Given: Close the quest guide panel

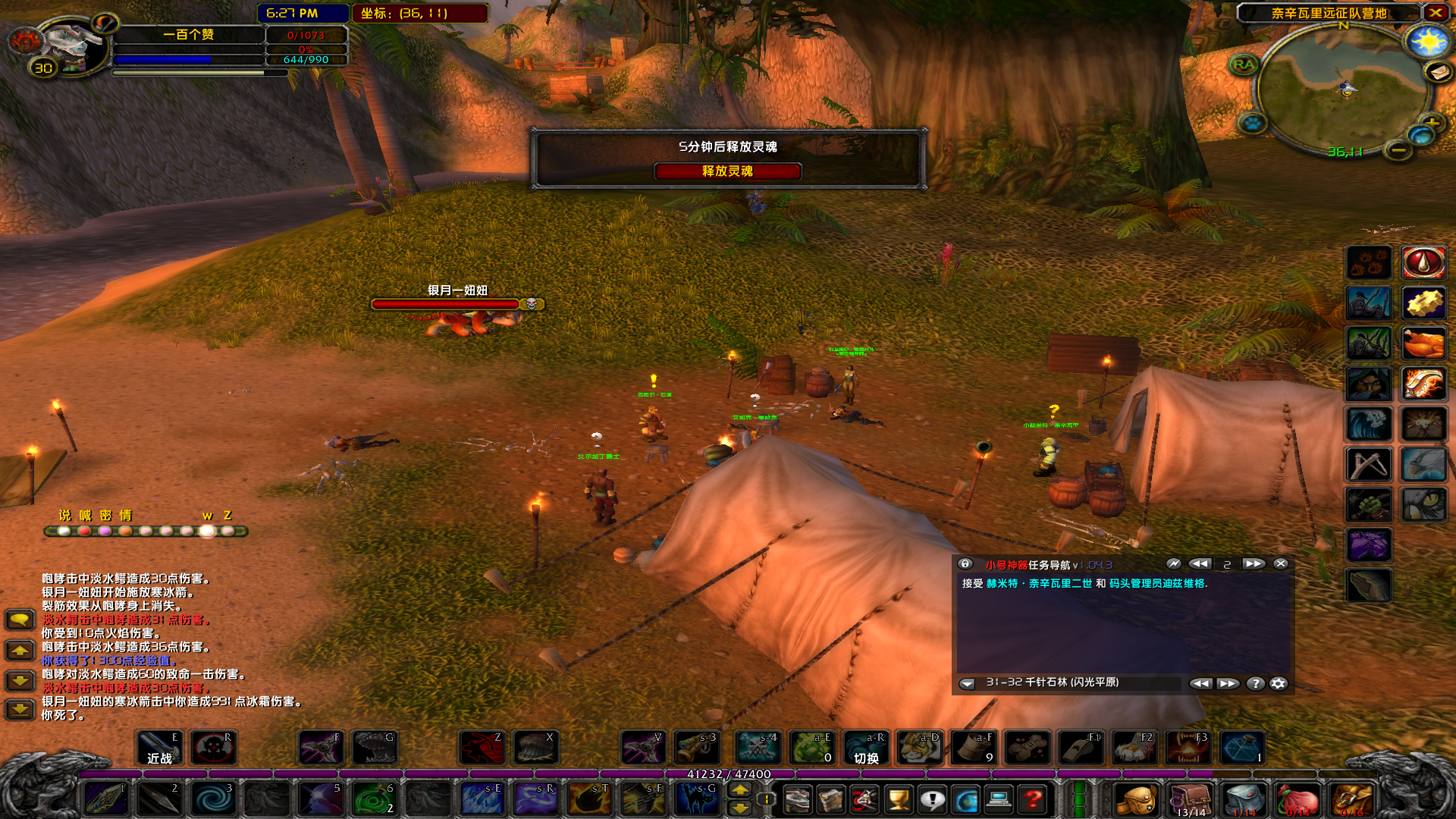Looking at the screenshot, I should point(1281,564).
